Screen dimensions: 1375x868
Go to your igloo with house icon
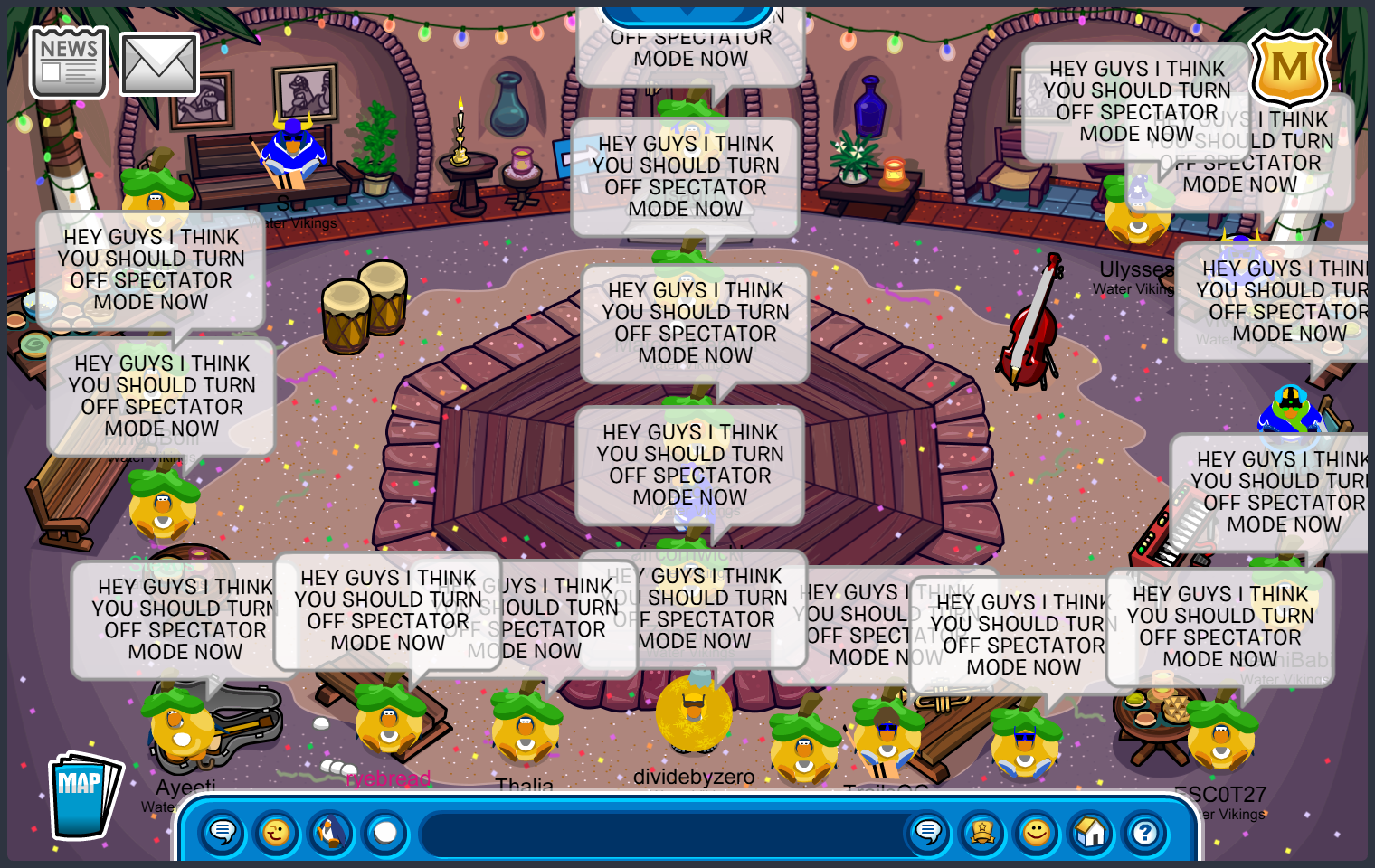tap(1091, 832)
